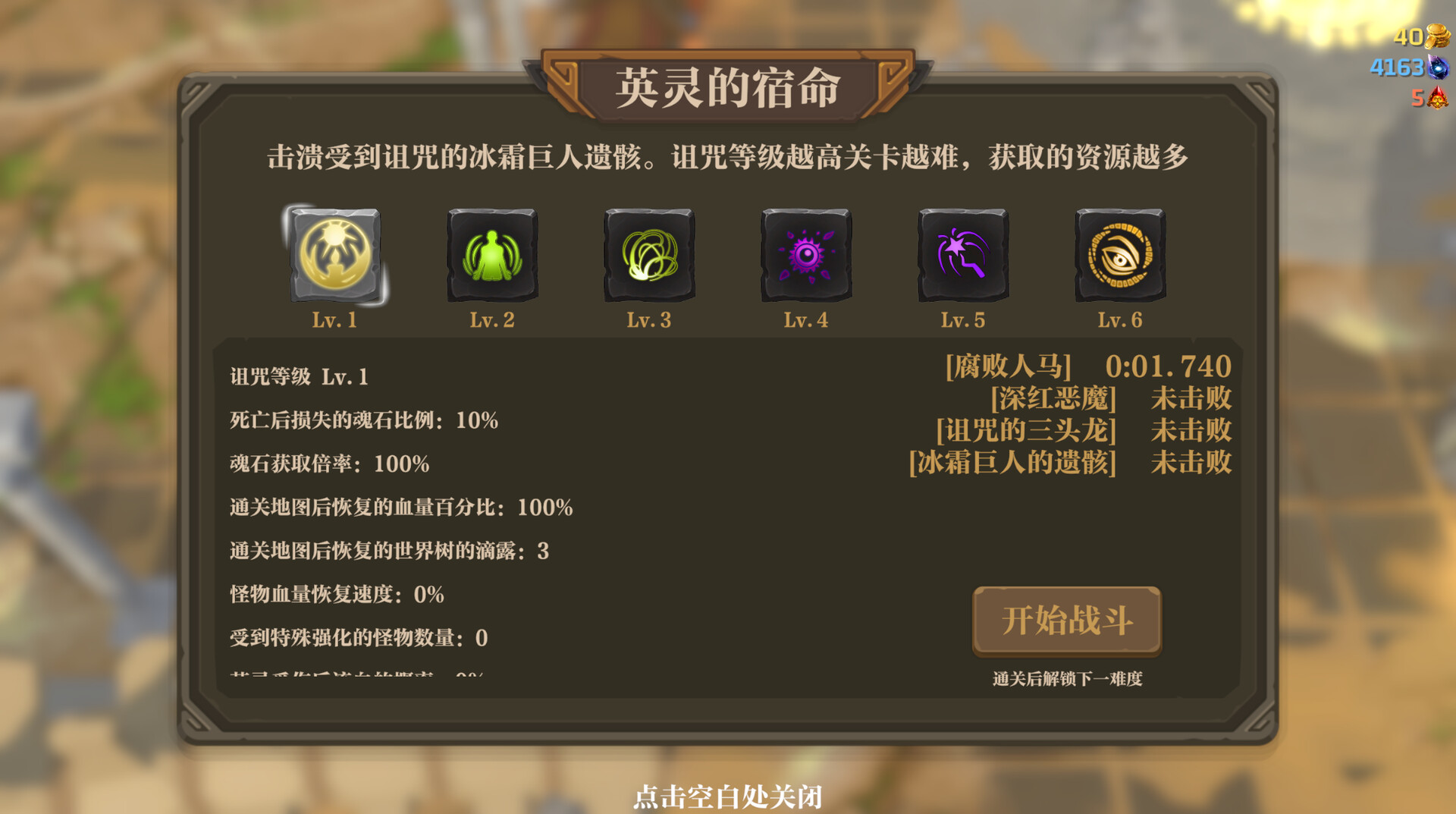Select the [深红恶魔] boss entry
The width and height of the screenshot is (1456, 814).
(x=1053, y=398)
